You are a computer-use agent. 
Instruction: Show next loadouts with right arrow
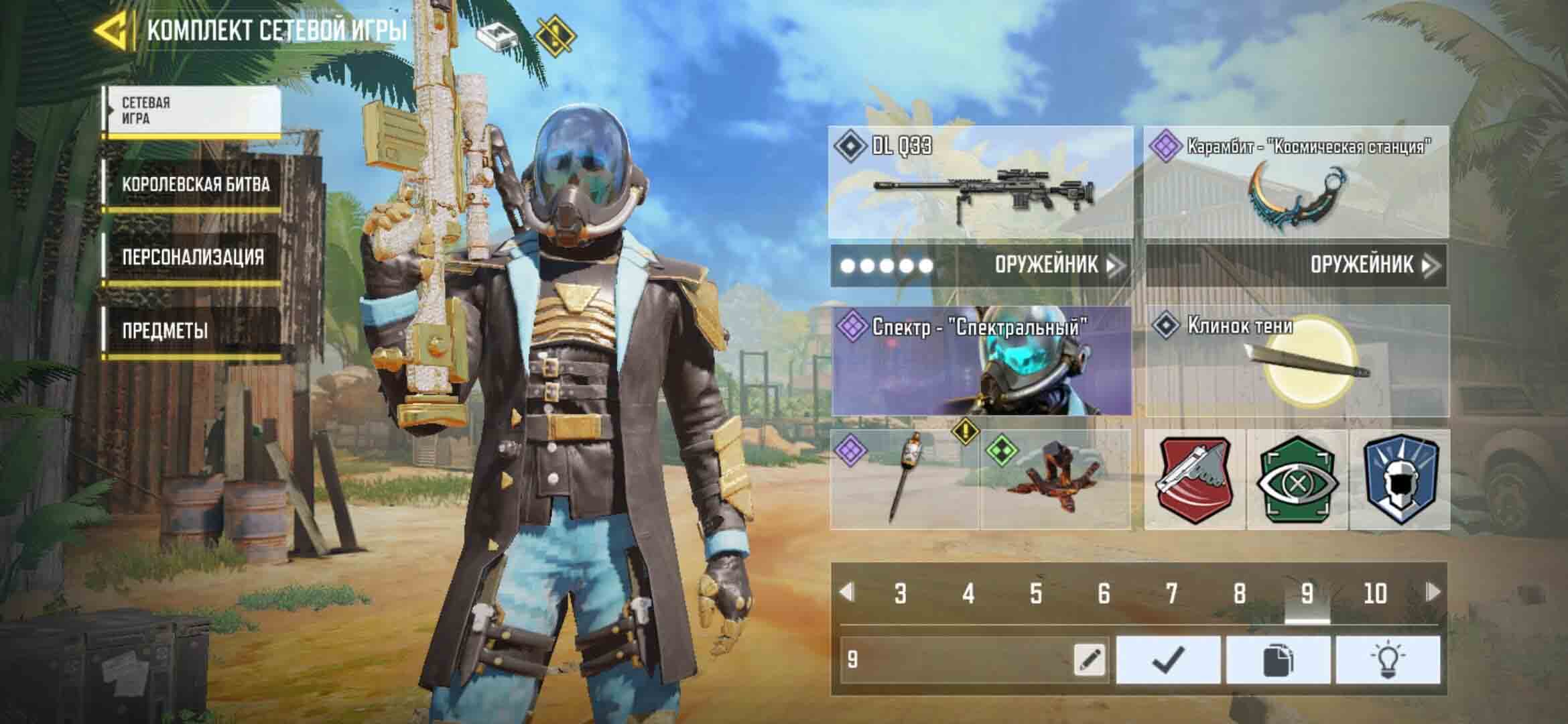(x=1433, y=592)
